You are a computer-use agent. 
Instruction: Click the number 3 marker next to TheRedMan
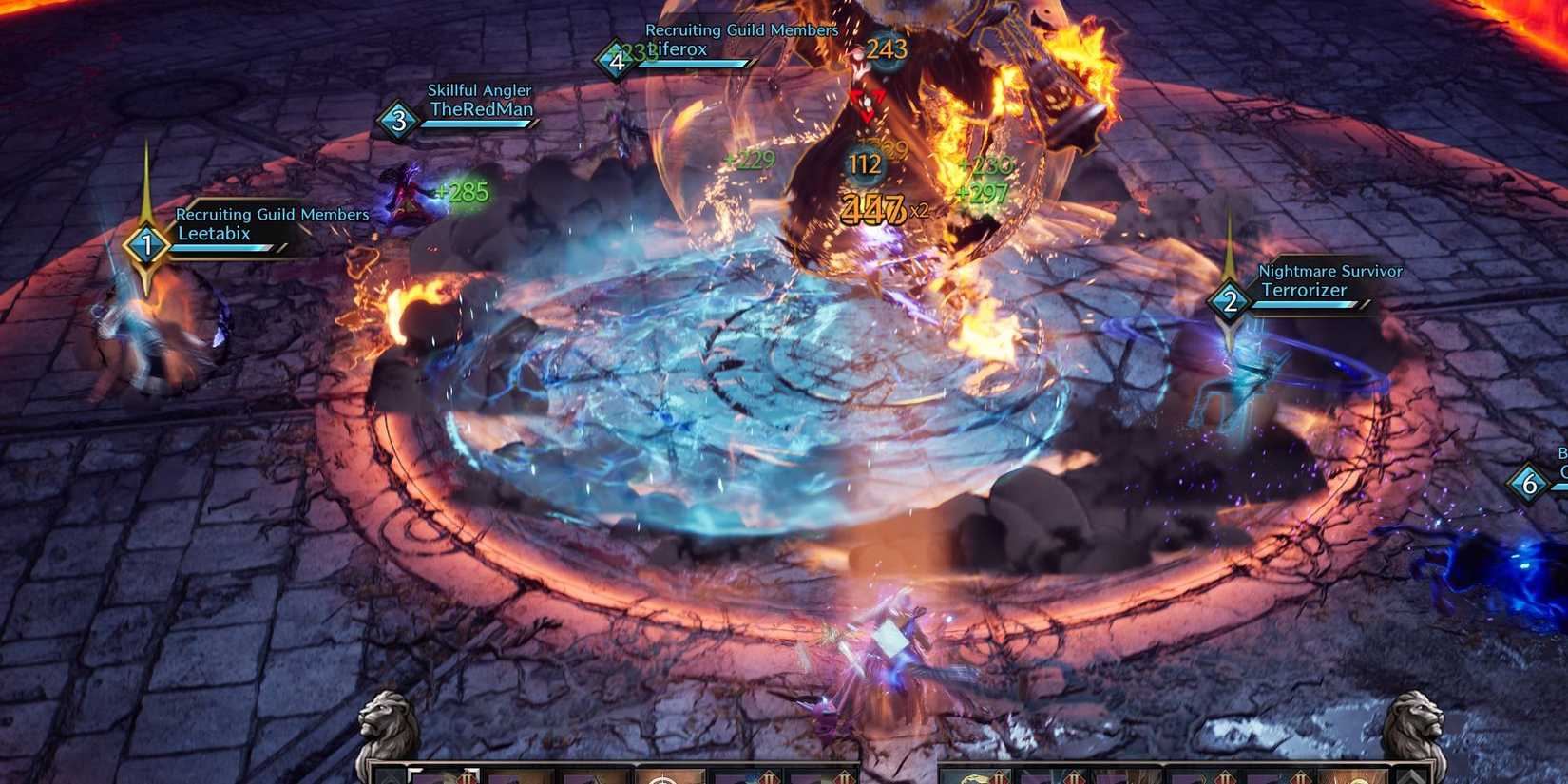(x=400, y=120)
